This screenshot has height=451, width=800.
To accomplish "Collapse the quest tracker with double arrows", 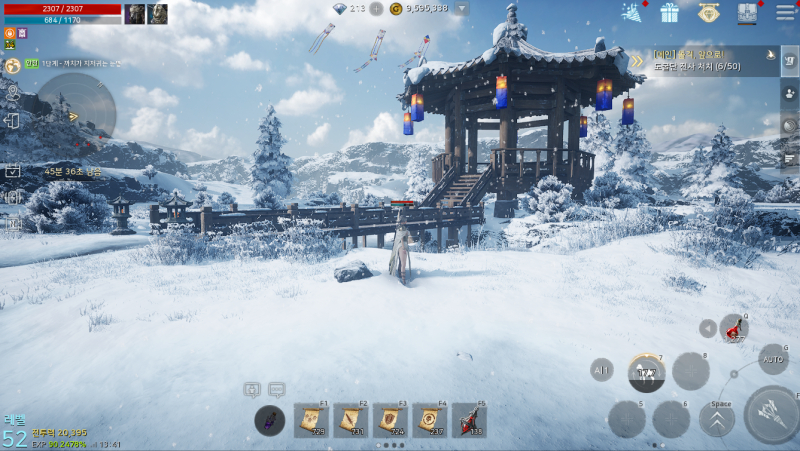I will tap(636, 61).
